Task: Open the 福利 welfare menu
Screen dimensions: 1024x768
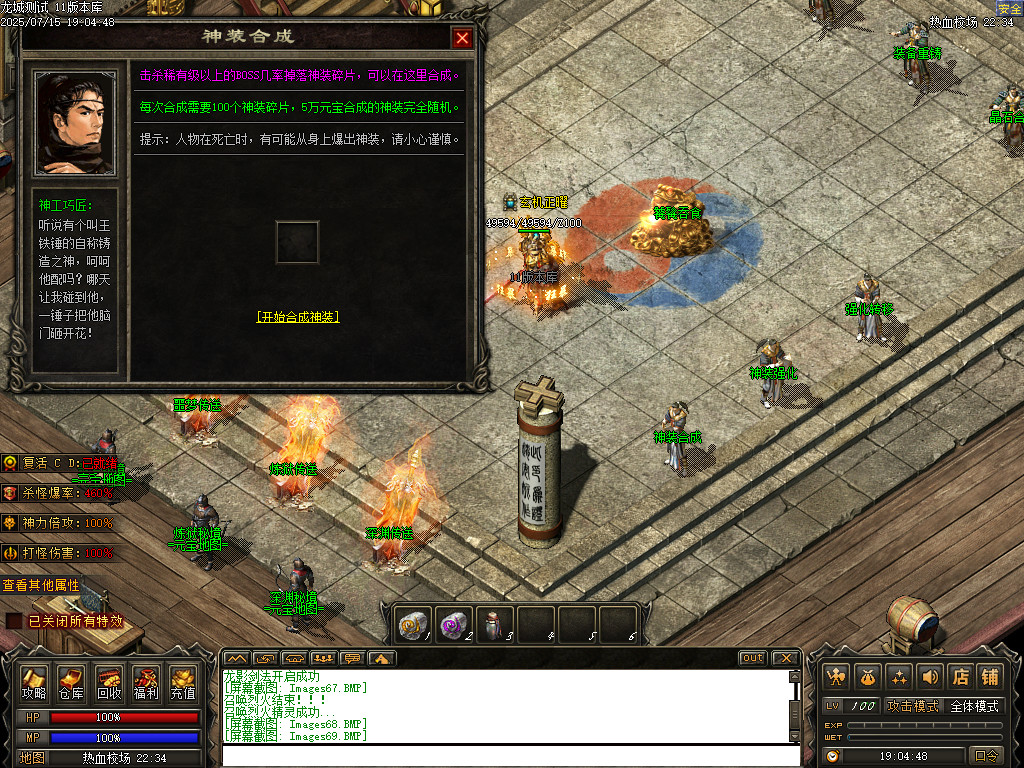Action: tap(146, 683)
